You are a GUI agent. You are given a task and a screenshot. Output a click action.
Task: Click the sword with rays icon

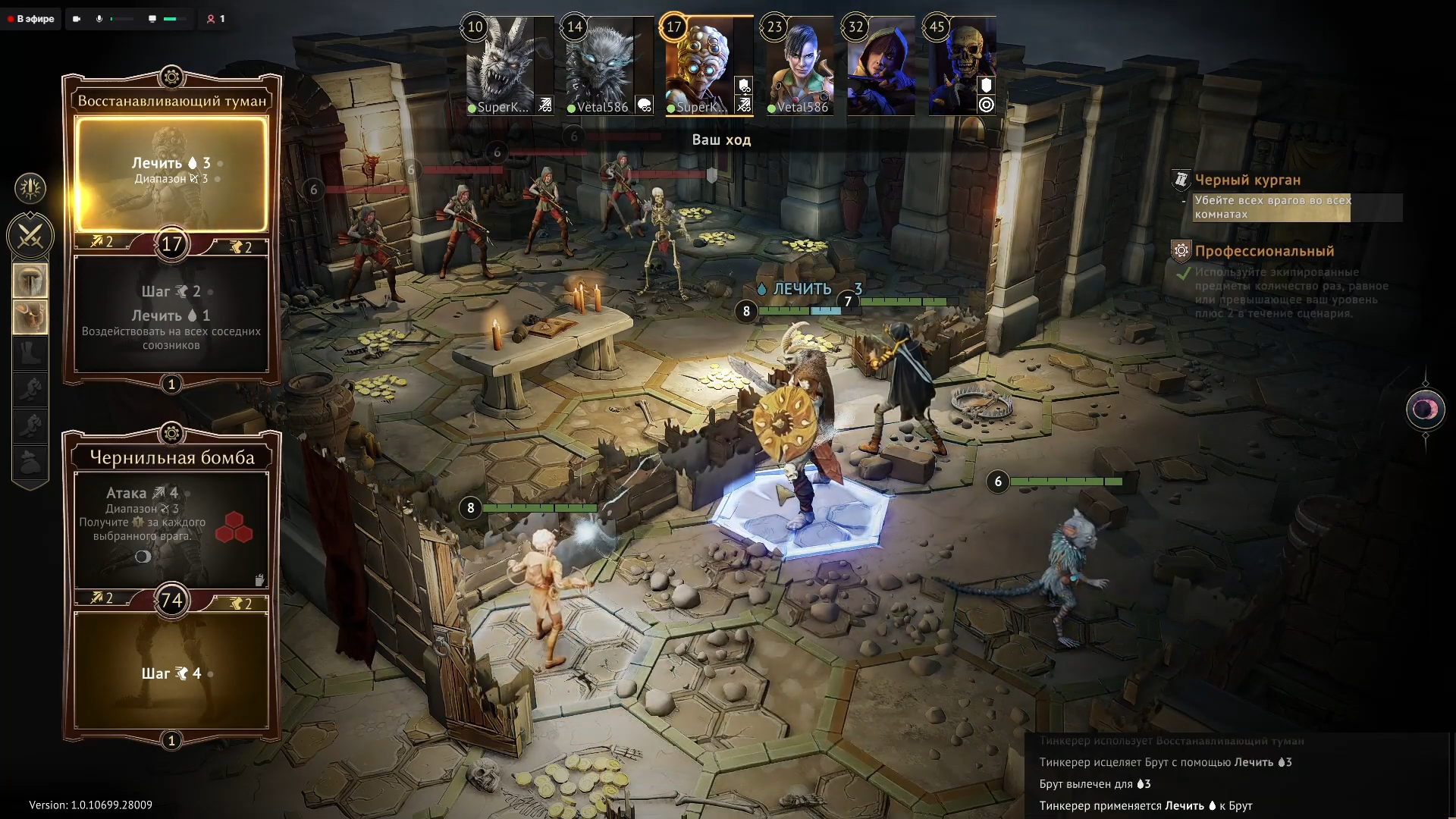pos(30,188)
